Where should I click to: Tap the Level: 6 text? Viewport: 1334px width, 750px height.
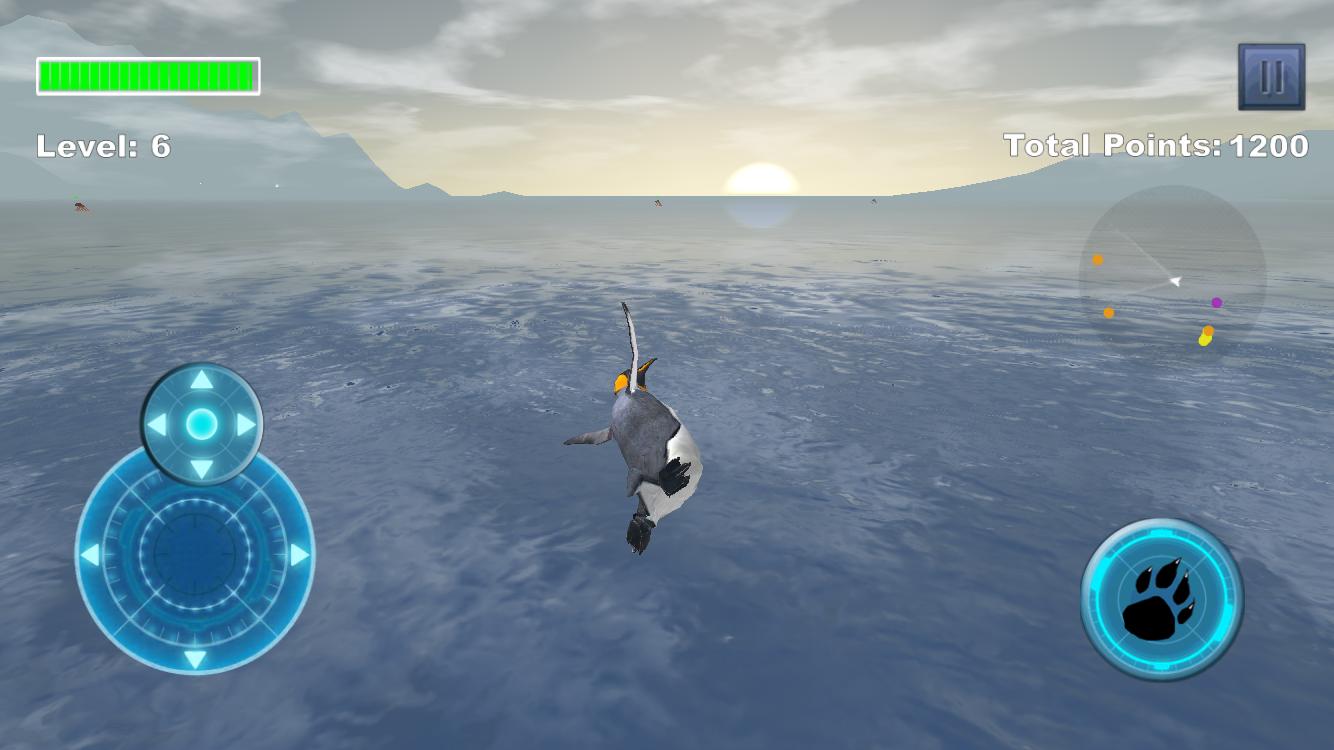(103, 146)
